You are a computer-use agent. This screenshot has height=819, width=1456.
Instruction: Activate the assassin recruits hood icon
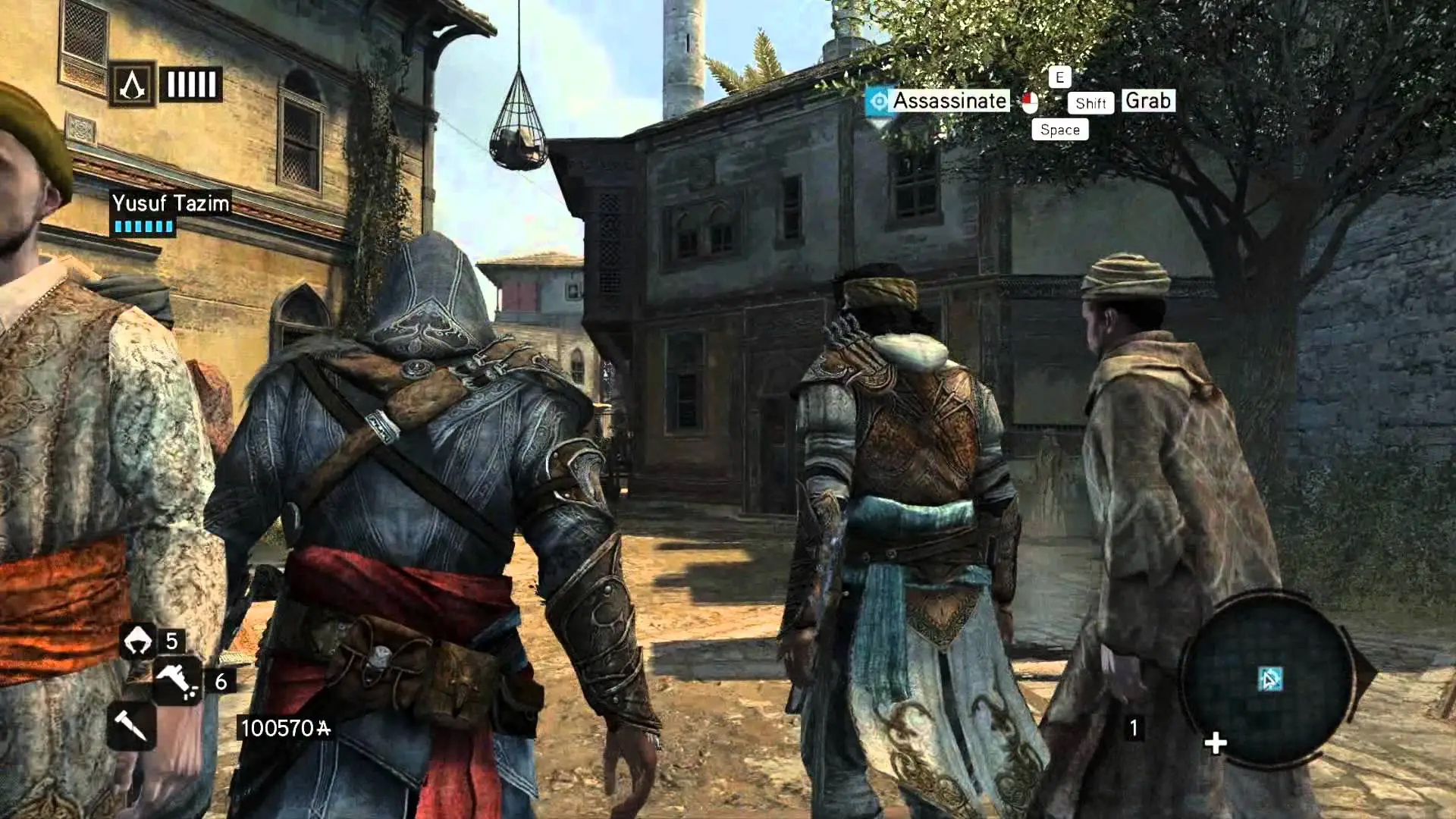(137, 641)
